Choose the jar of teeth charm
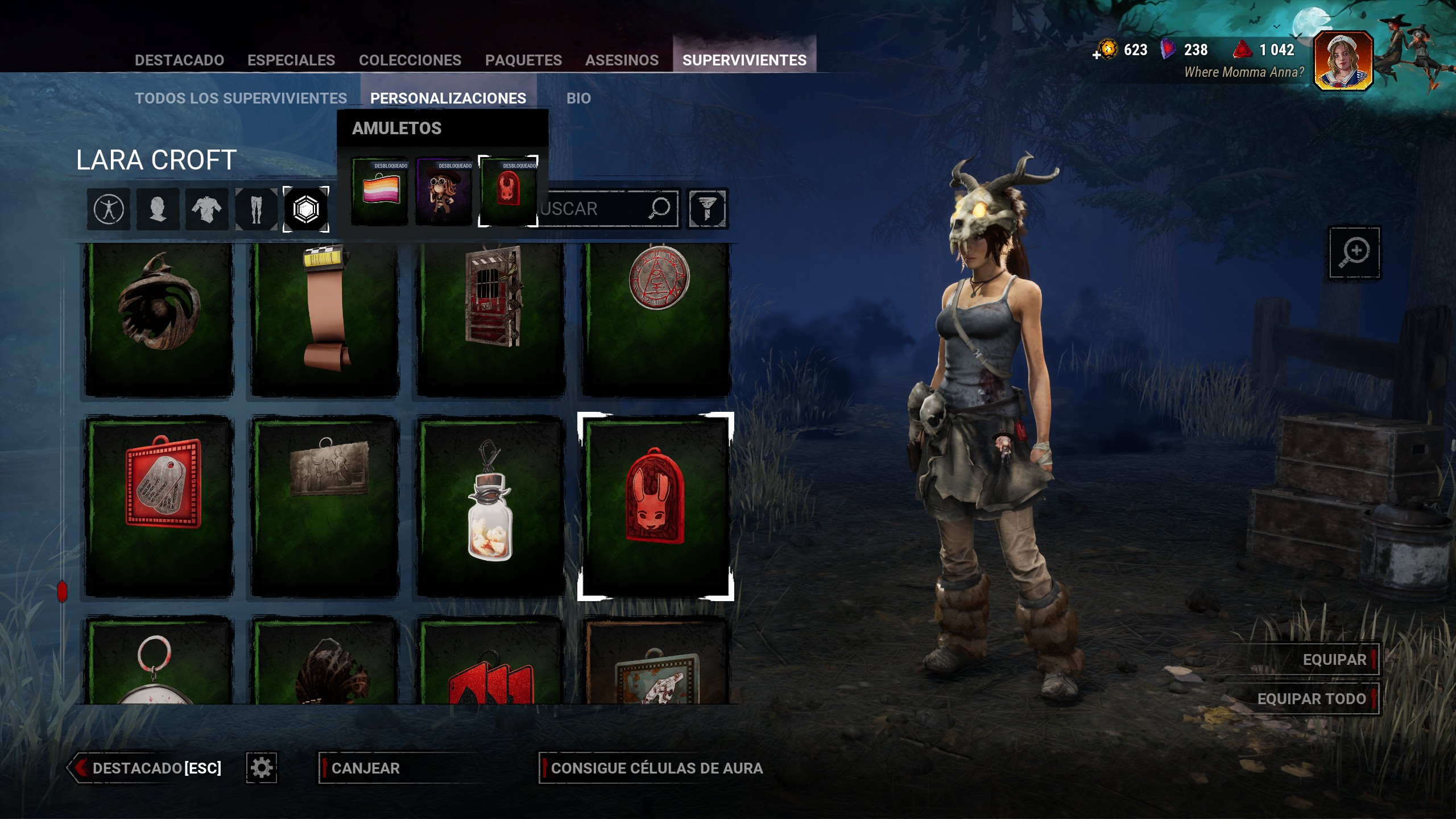 [490, 505]
